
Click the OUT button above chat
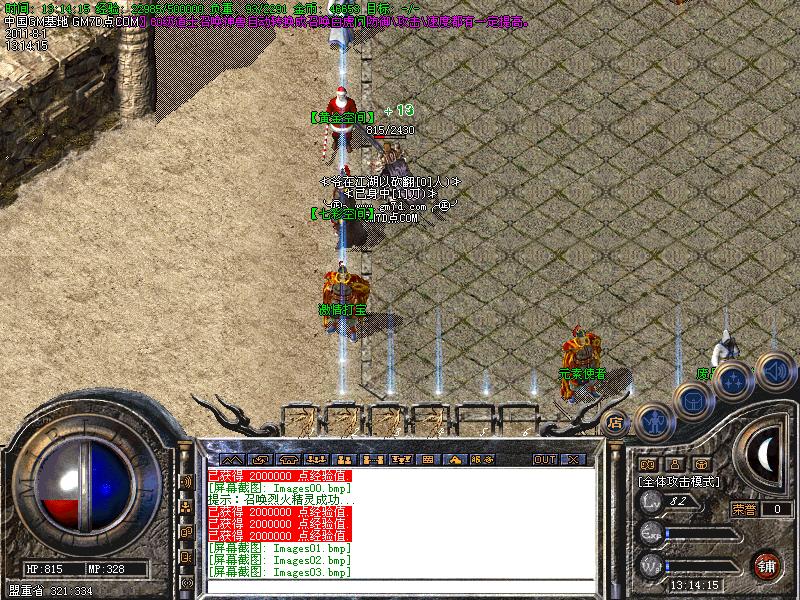(x=544, y=459)
